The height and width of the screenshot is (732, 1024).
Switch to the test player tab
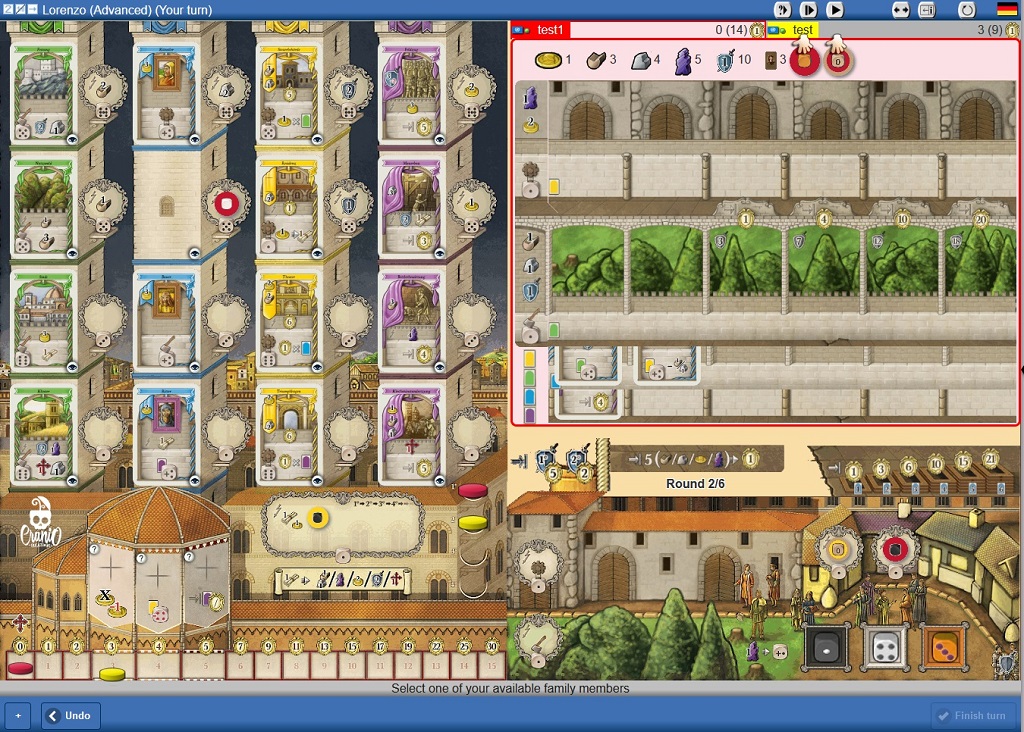point(802,30)
